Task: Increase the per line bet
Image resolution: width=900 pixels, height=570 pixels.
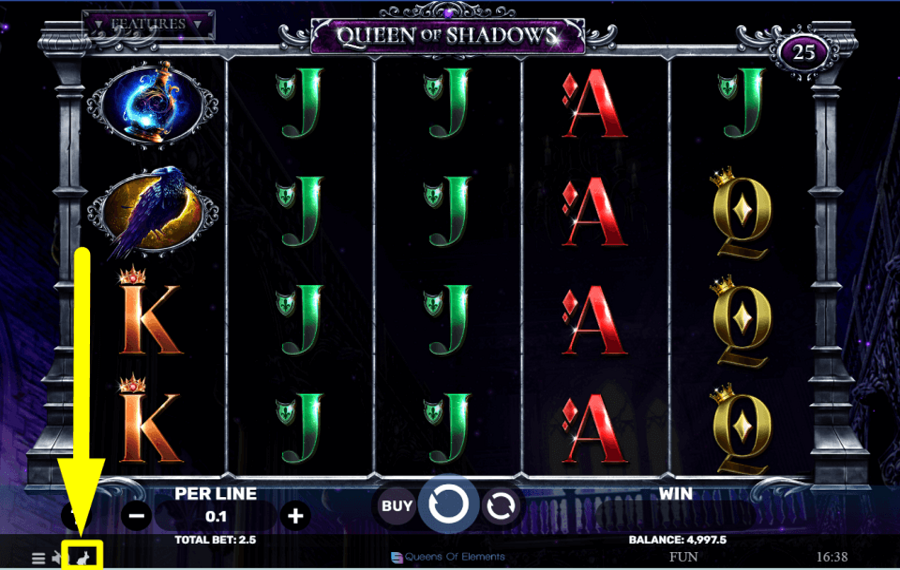Action: [295, 516]
